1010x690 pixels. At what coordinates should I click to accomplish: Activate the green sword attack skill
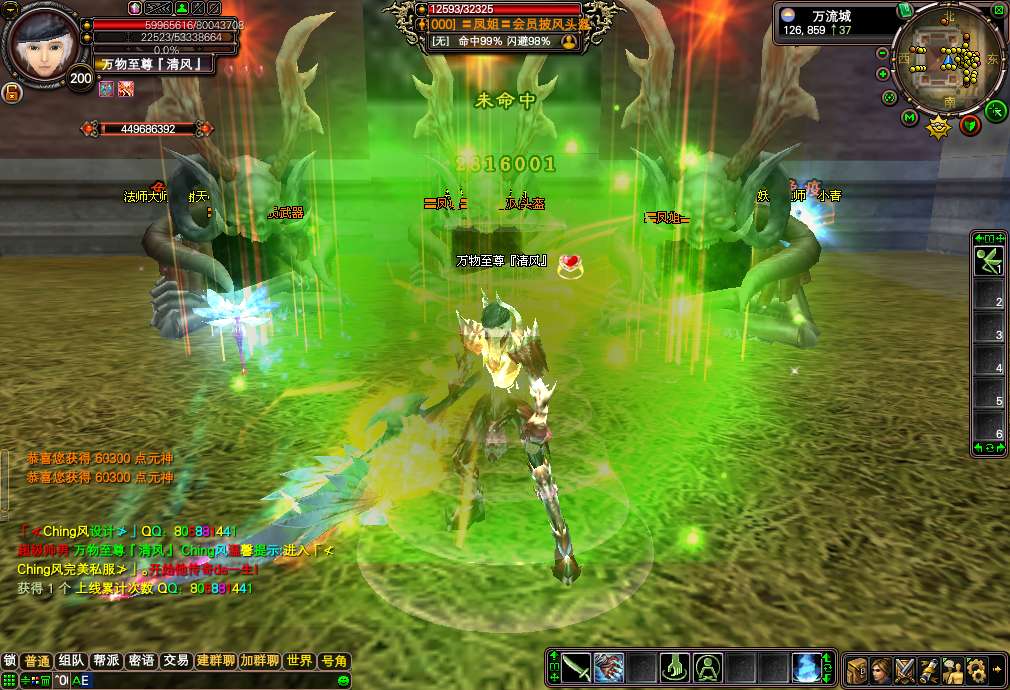576,667
